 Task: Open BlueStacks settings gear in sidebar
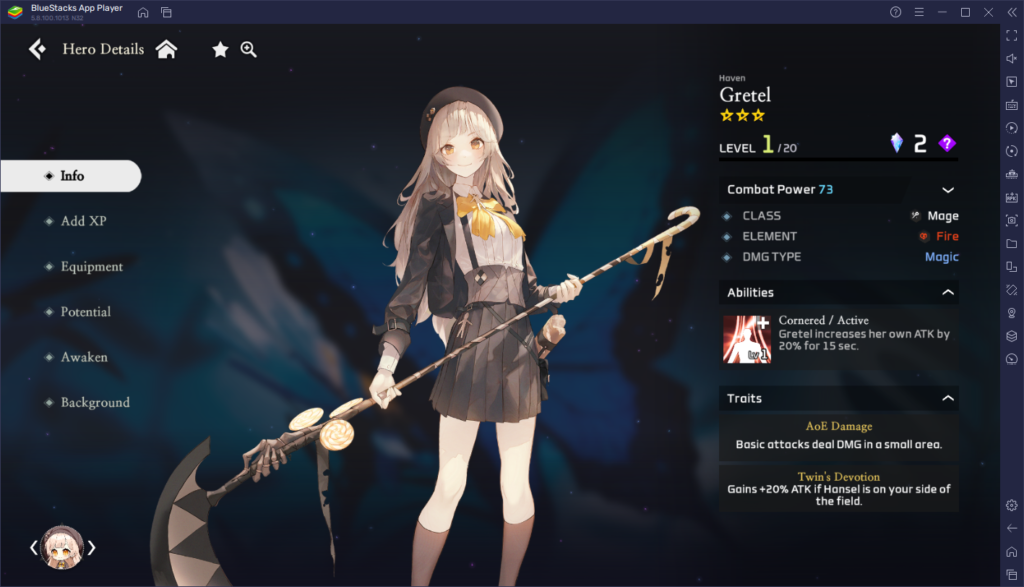click(1011, 505)
